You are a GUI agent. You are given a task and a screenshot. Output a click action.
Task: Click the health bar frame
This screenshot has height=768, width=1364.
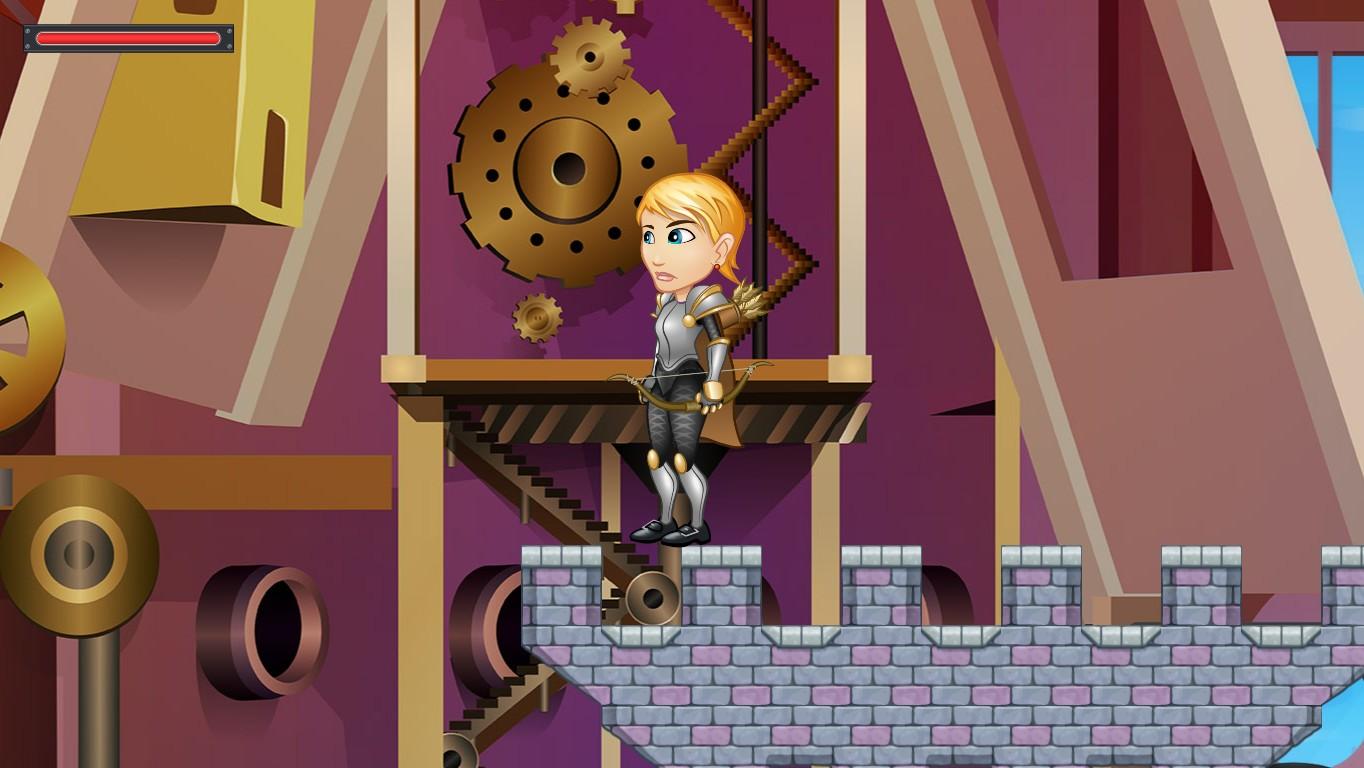[30, 38]
